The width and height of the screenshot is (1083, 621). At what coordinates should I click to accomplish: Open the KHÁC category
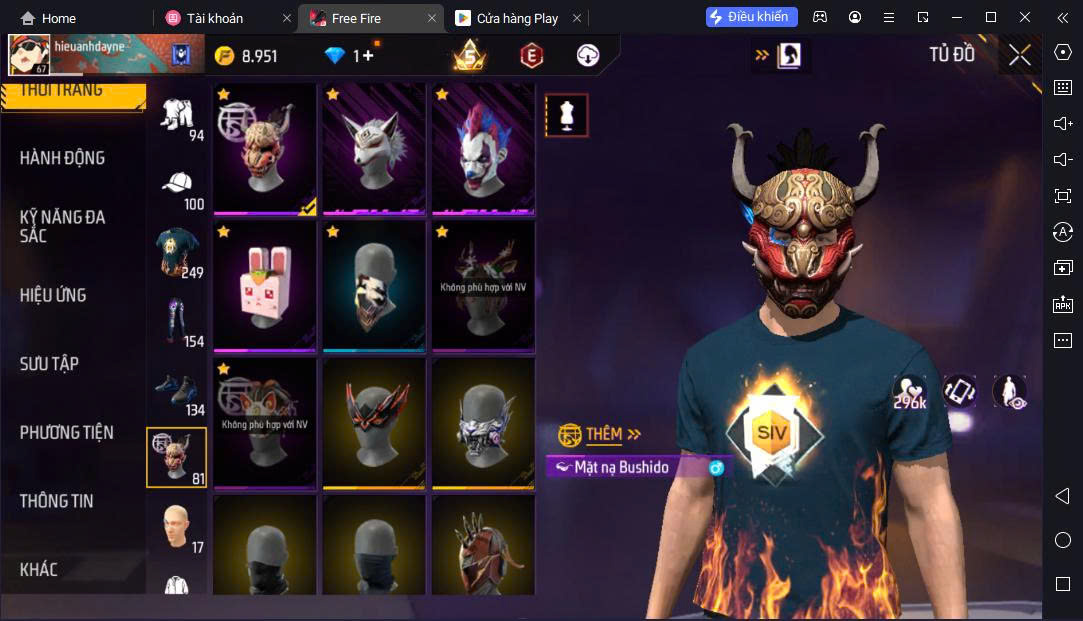tap(39, 570)
